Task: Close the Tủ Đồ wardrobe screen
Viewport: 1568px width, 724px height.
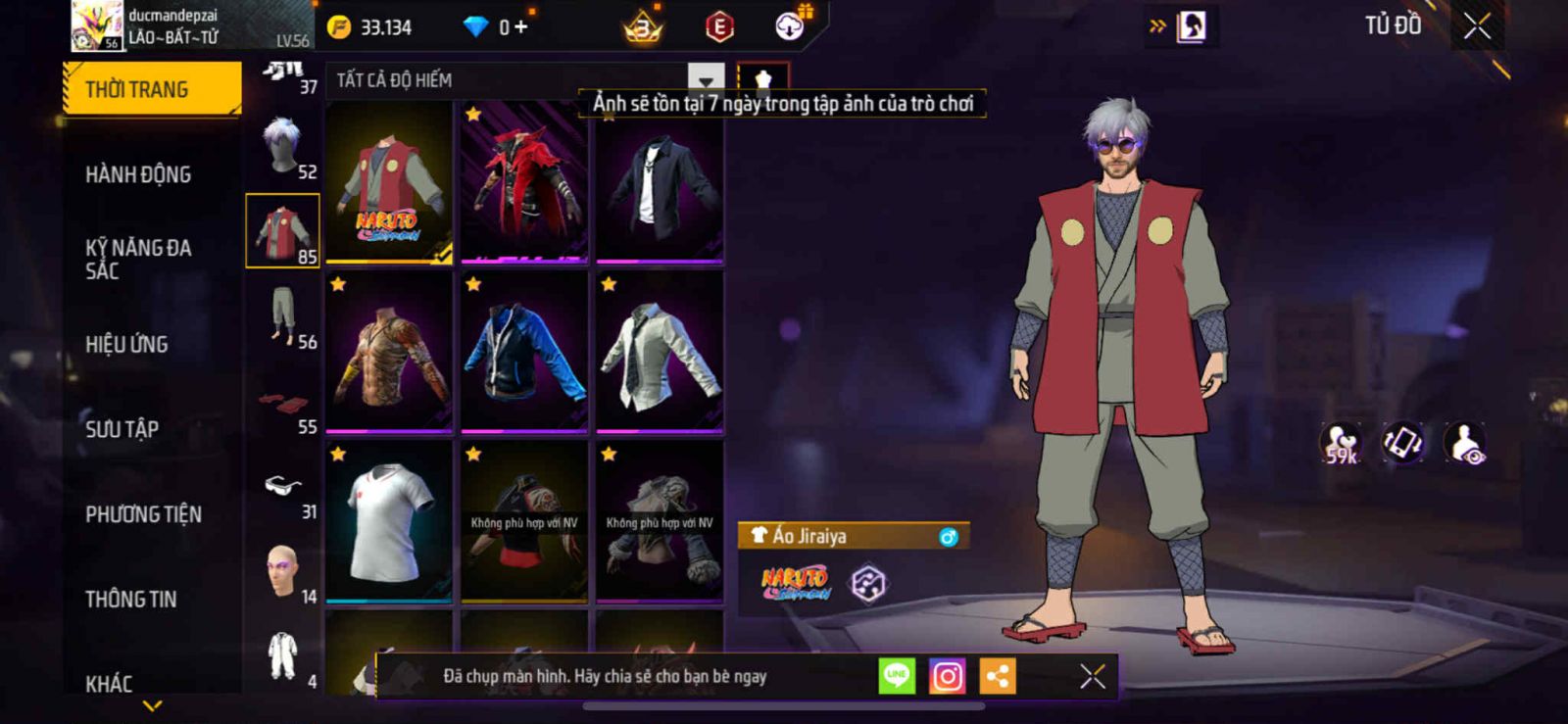Action: (x=1477, y=26)
